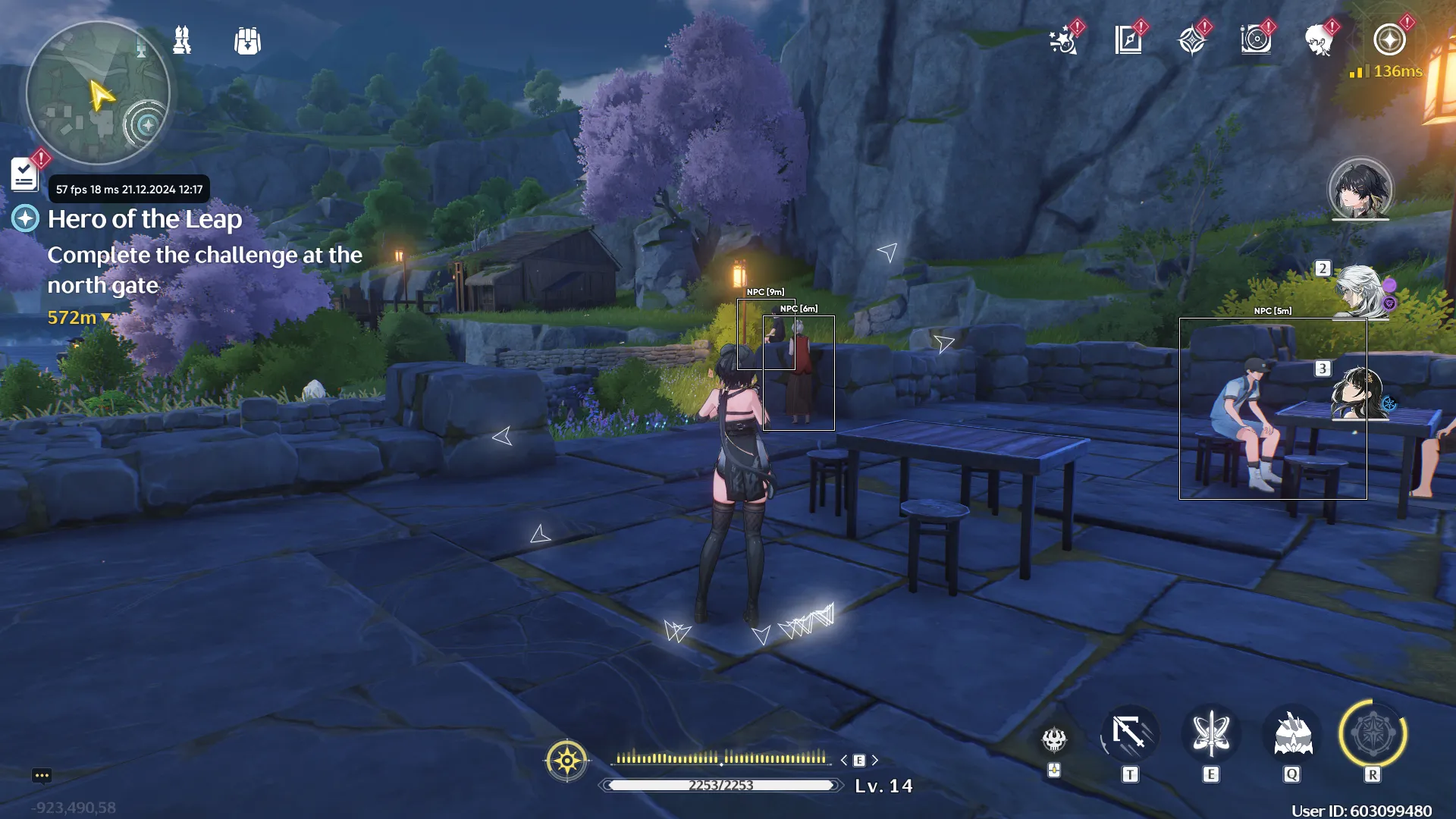Open the Terminal main menu icon

pos(1389,40)
